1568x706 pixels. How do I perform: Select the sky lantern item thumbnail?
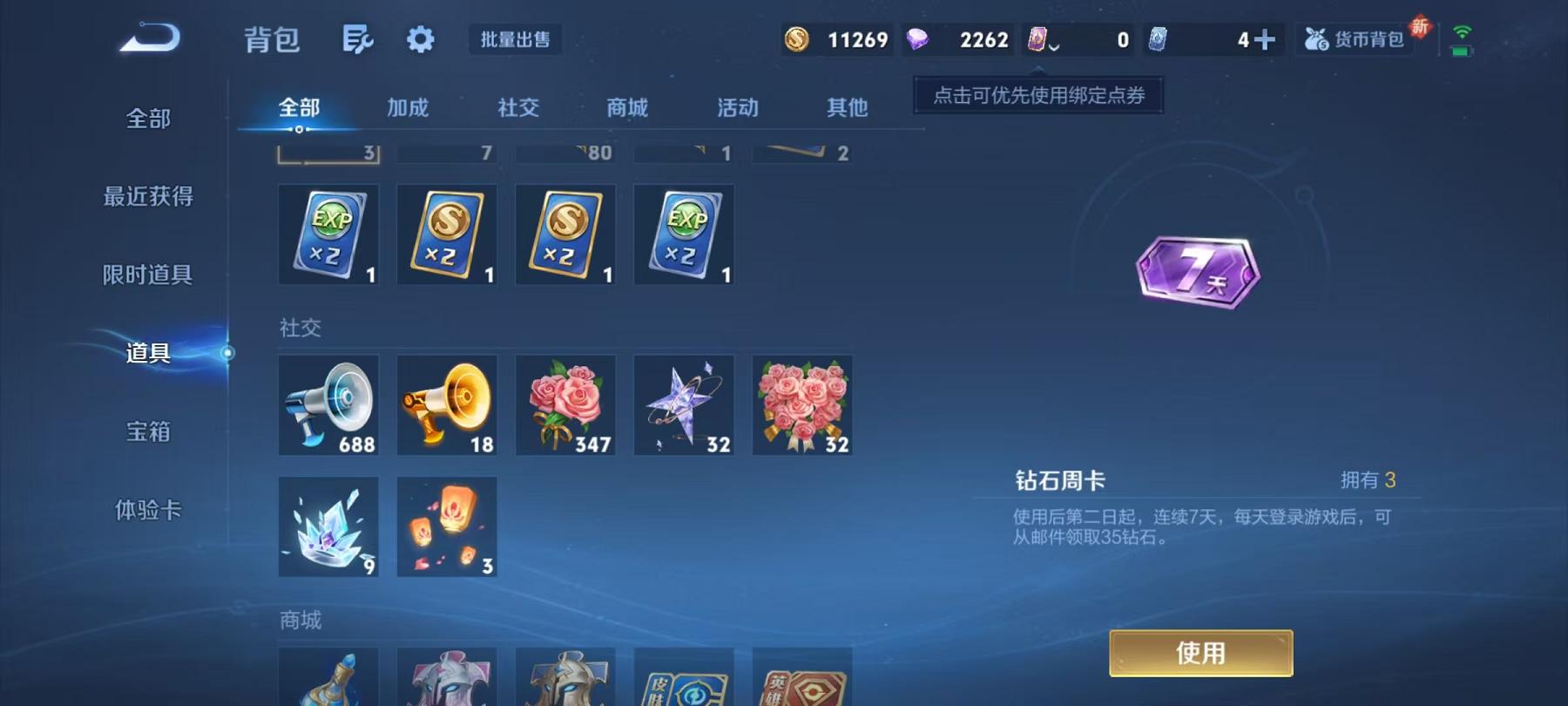[446, 526]
